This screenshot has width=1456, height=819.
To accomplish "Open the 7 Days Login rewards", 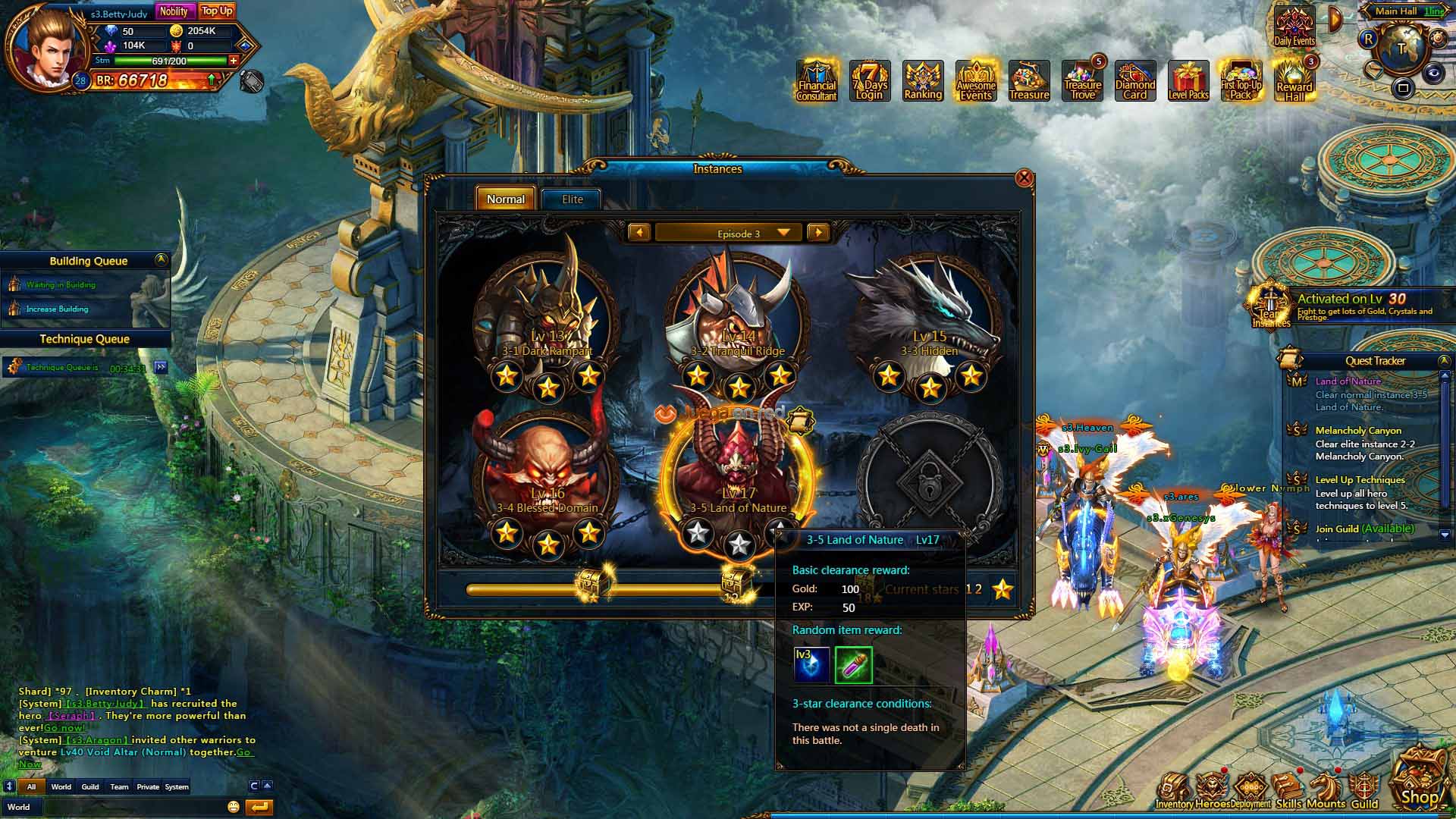I will pos(869,81).
